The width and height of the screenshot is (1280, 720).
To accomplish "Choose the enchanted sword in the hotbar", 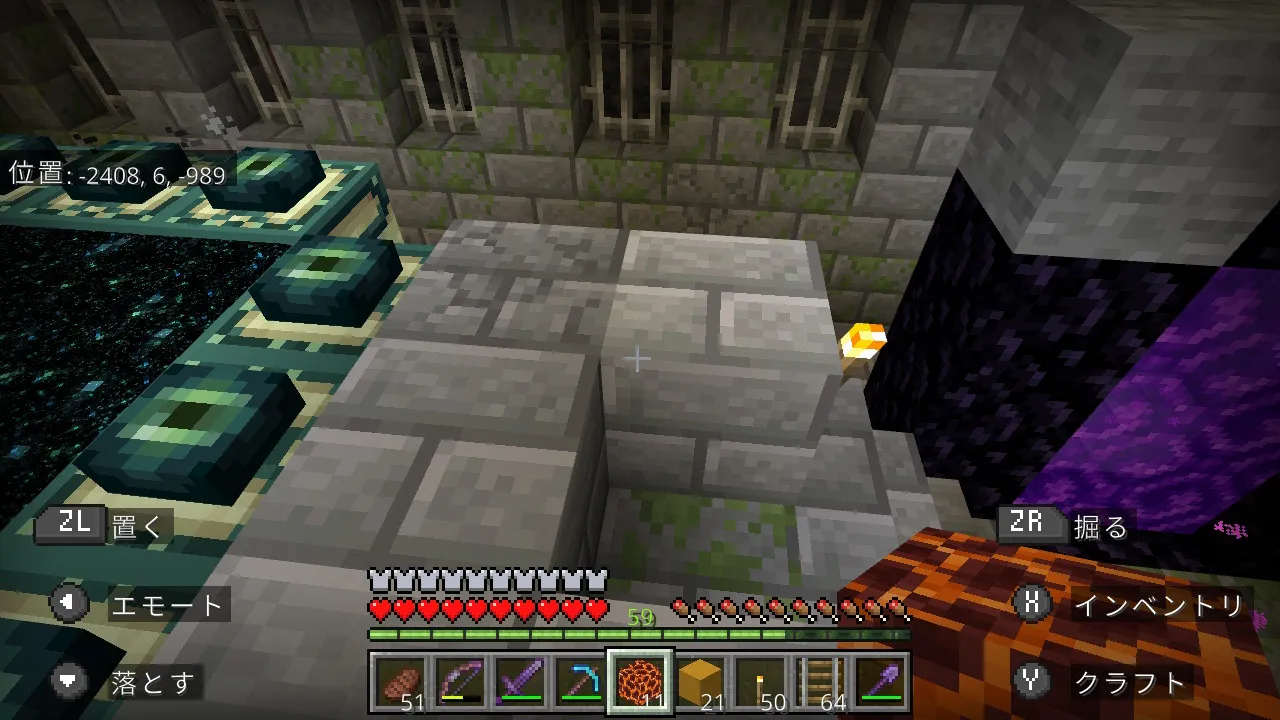I will 519,683.
